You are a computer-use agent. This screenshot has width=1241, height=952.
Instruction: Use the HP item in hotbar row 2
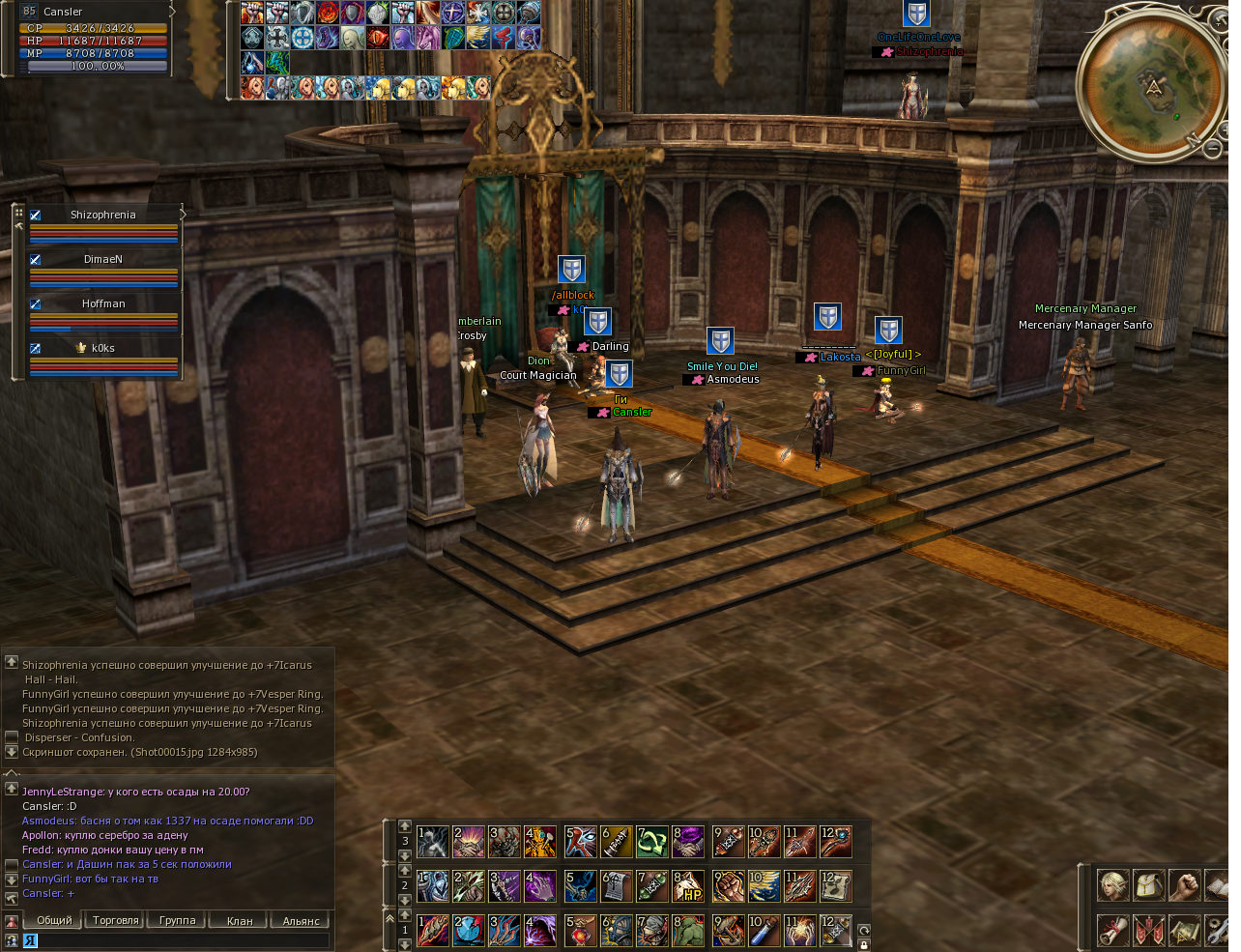[x=688, y=886]
